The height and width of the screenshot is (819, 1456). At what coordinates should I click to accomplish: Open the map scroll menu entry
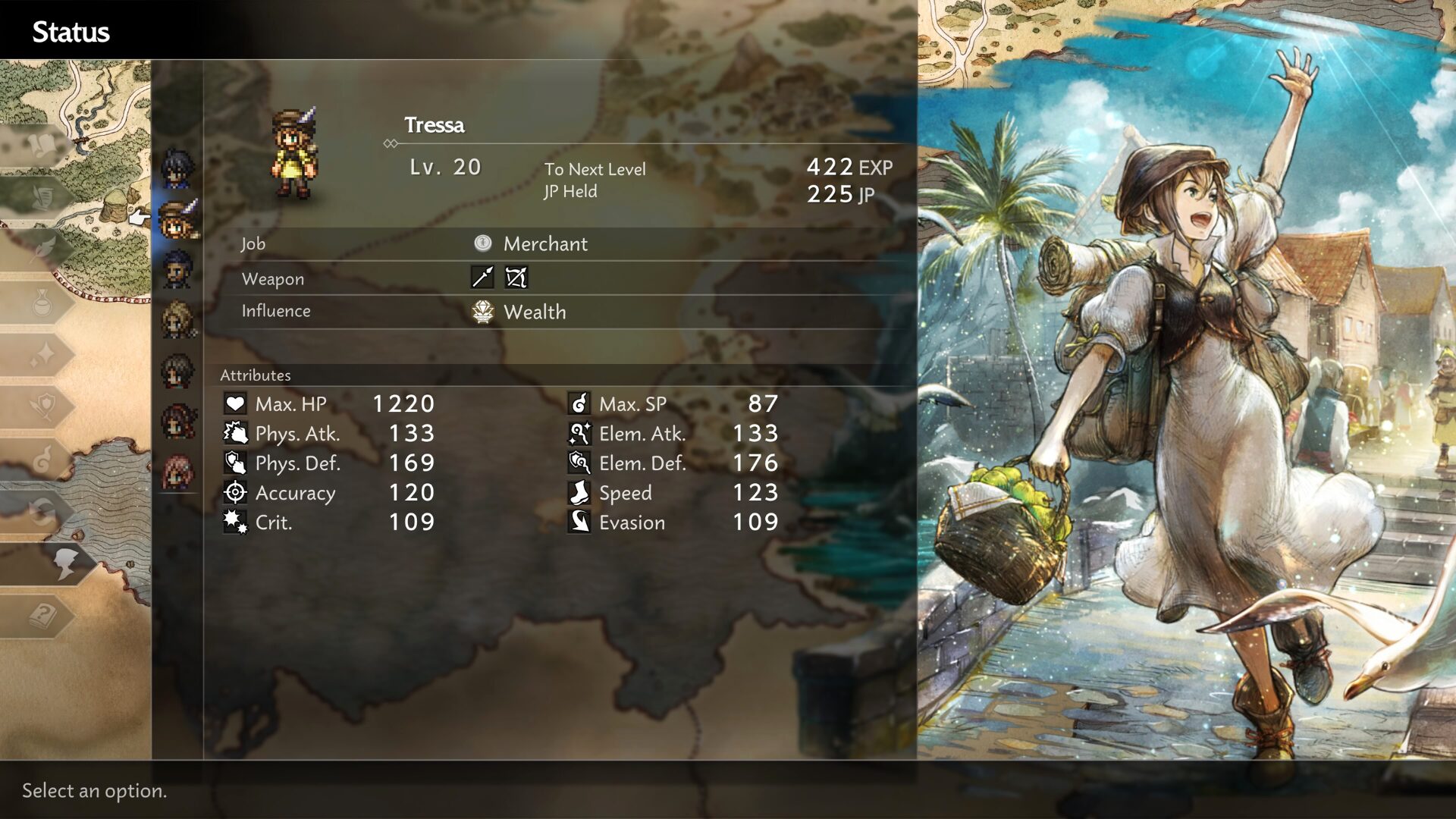click(x=42, y=144)
